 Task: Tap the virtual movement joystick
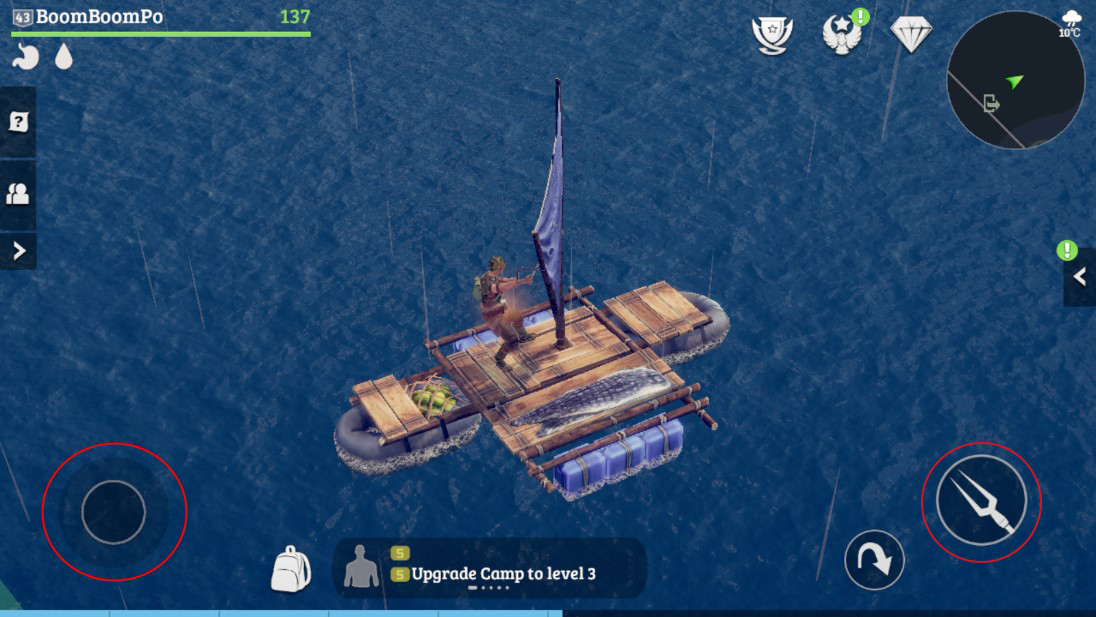[114, 512]
